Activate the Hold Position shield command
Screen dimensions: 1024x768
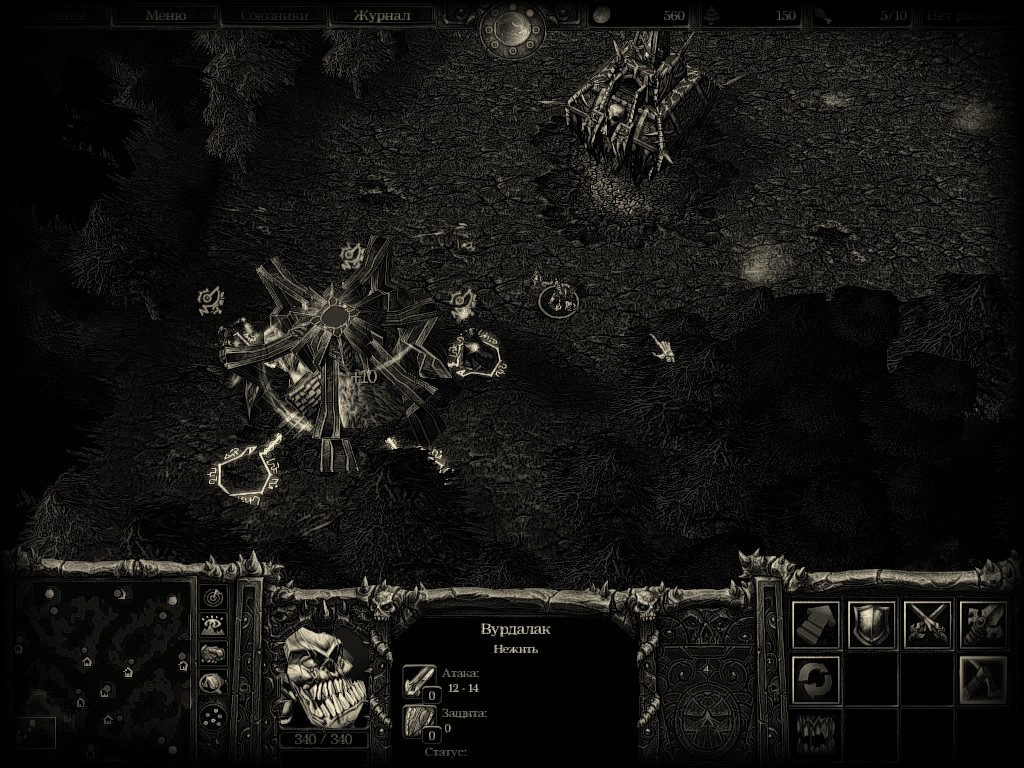point(872,625)
